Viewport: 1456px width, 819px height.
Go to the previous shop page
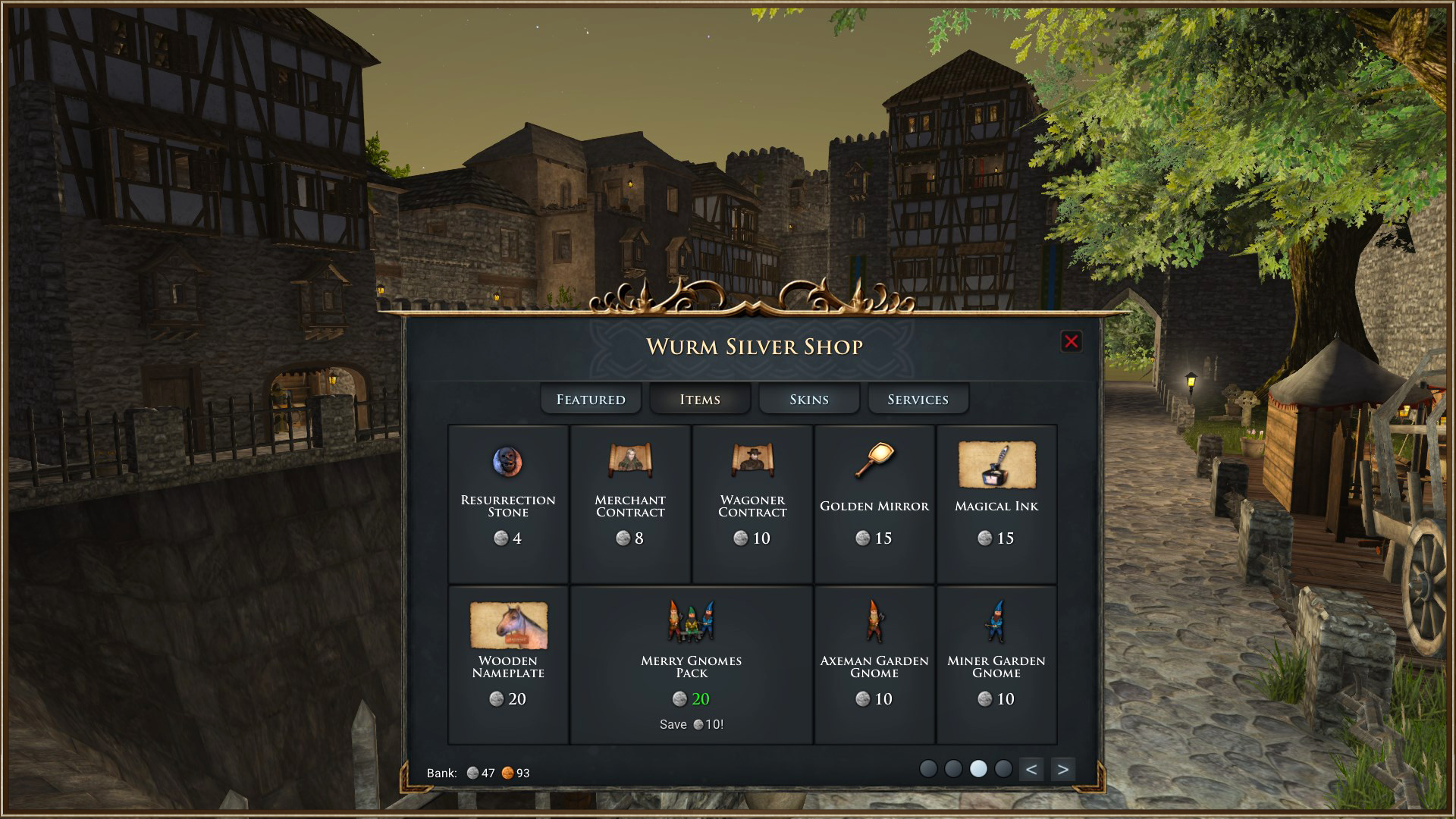click(1031, 769)
